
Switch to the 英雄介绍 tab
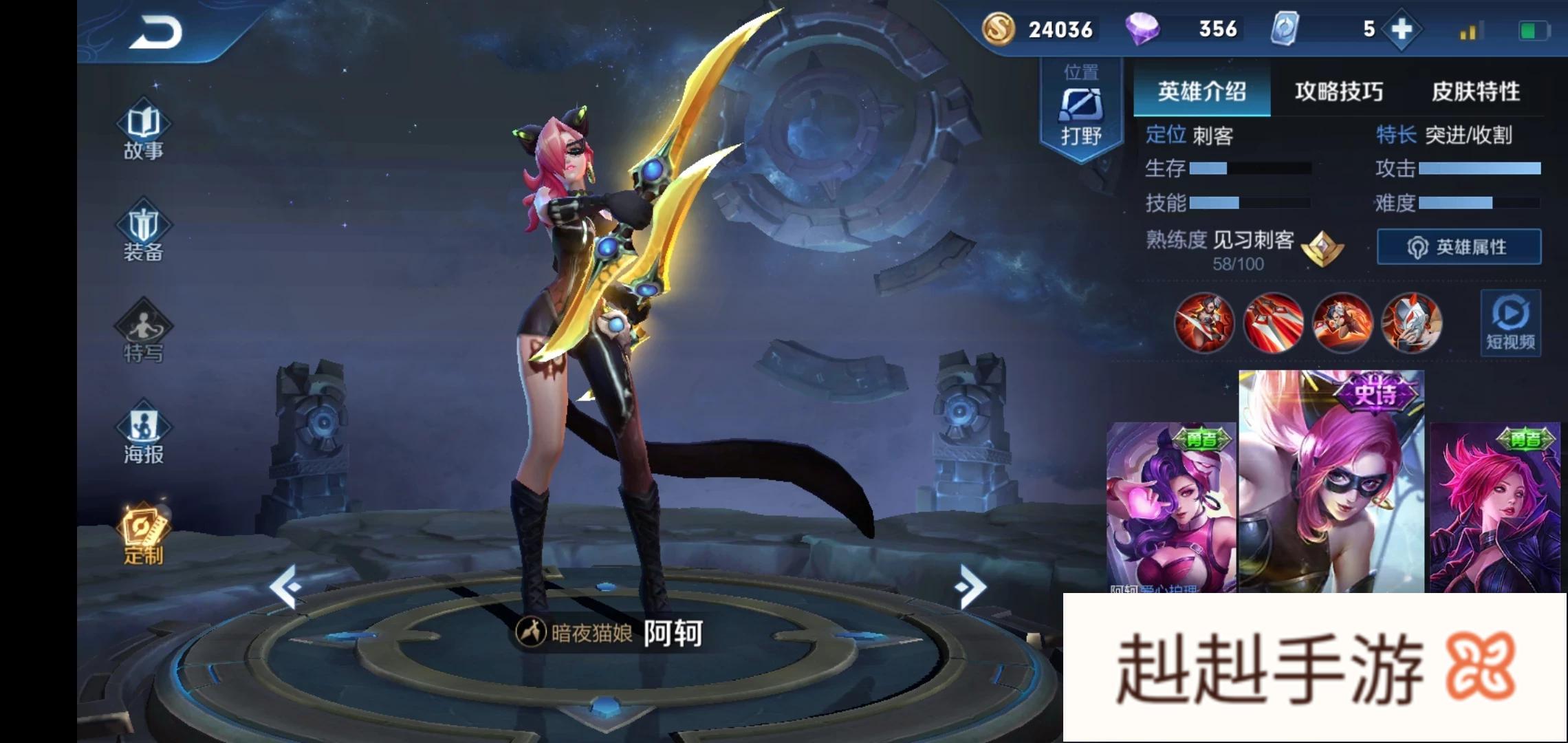1201,91
